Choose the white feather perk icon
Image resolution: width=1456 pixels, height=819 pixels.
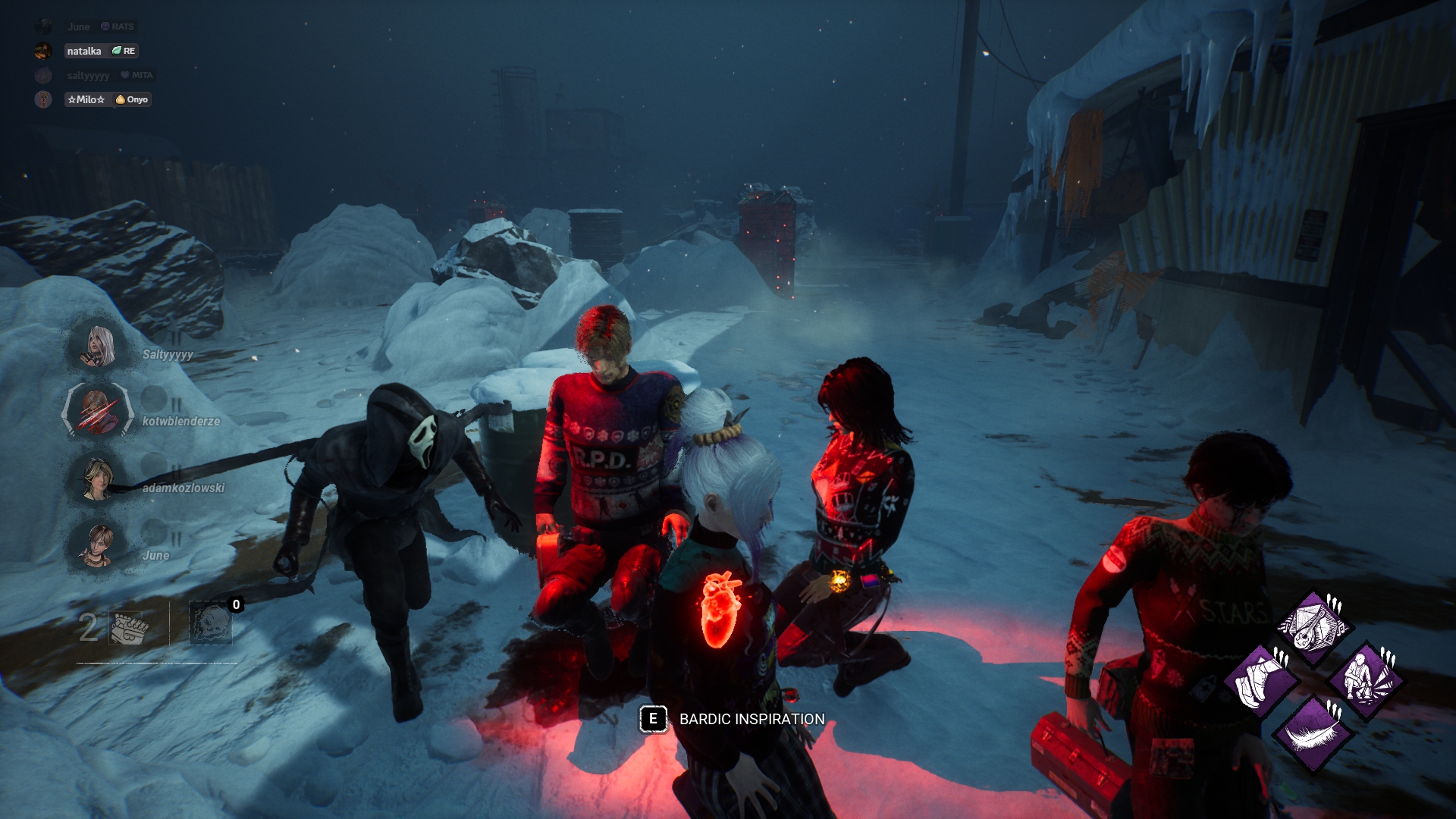click(1313, 733)
